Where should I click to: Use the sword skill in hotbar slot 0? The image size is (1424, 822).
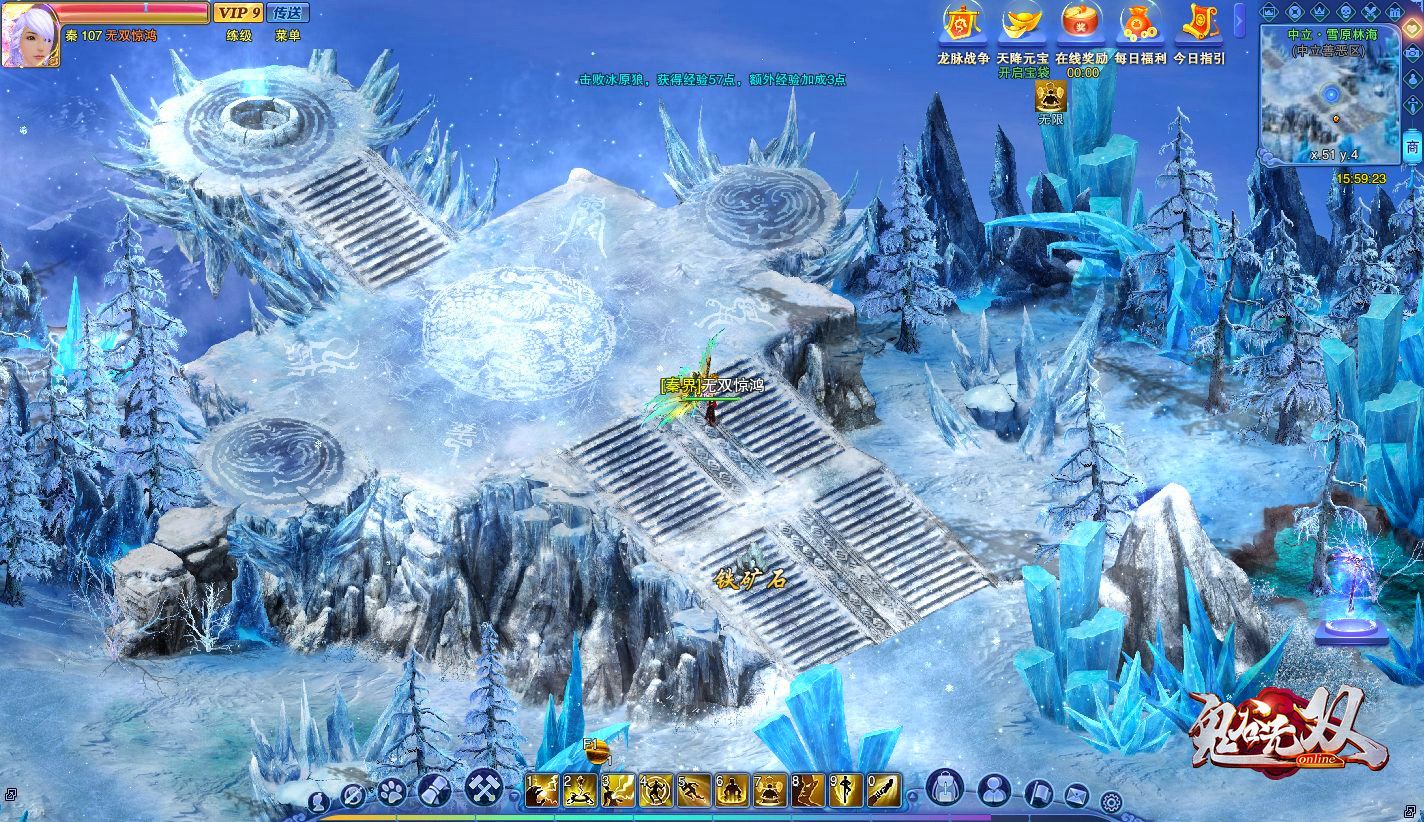click(883, 791)
